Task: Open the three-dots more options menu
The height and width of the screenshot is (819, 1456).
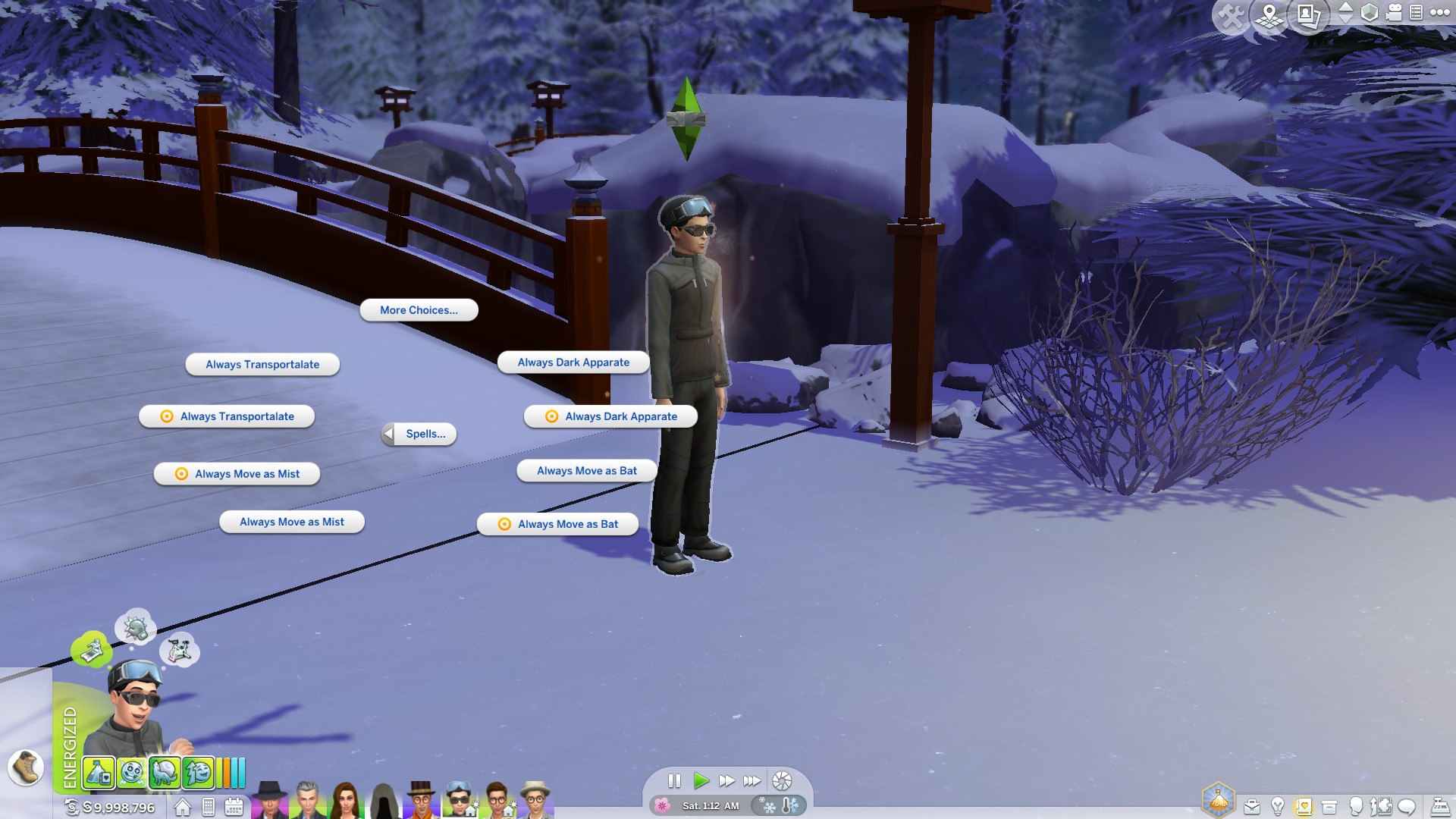Action: pyautogui.click(x=1440, y=13)
